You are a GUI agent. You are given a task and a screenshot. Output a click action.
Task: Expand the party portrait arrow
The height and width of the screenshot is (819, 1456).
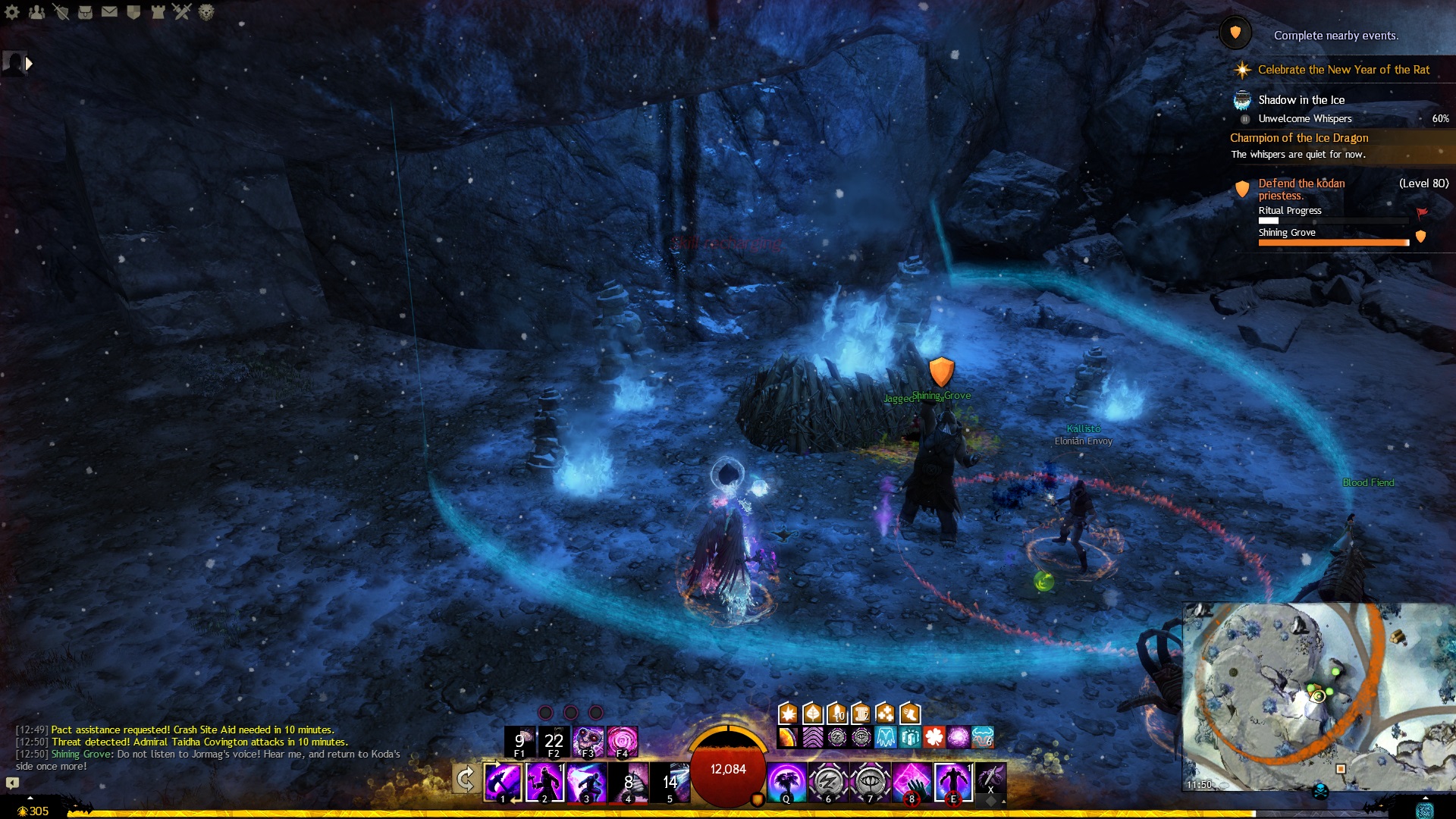[29, 64]
